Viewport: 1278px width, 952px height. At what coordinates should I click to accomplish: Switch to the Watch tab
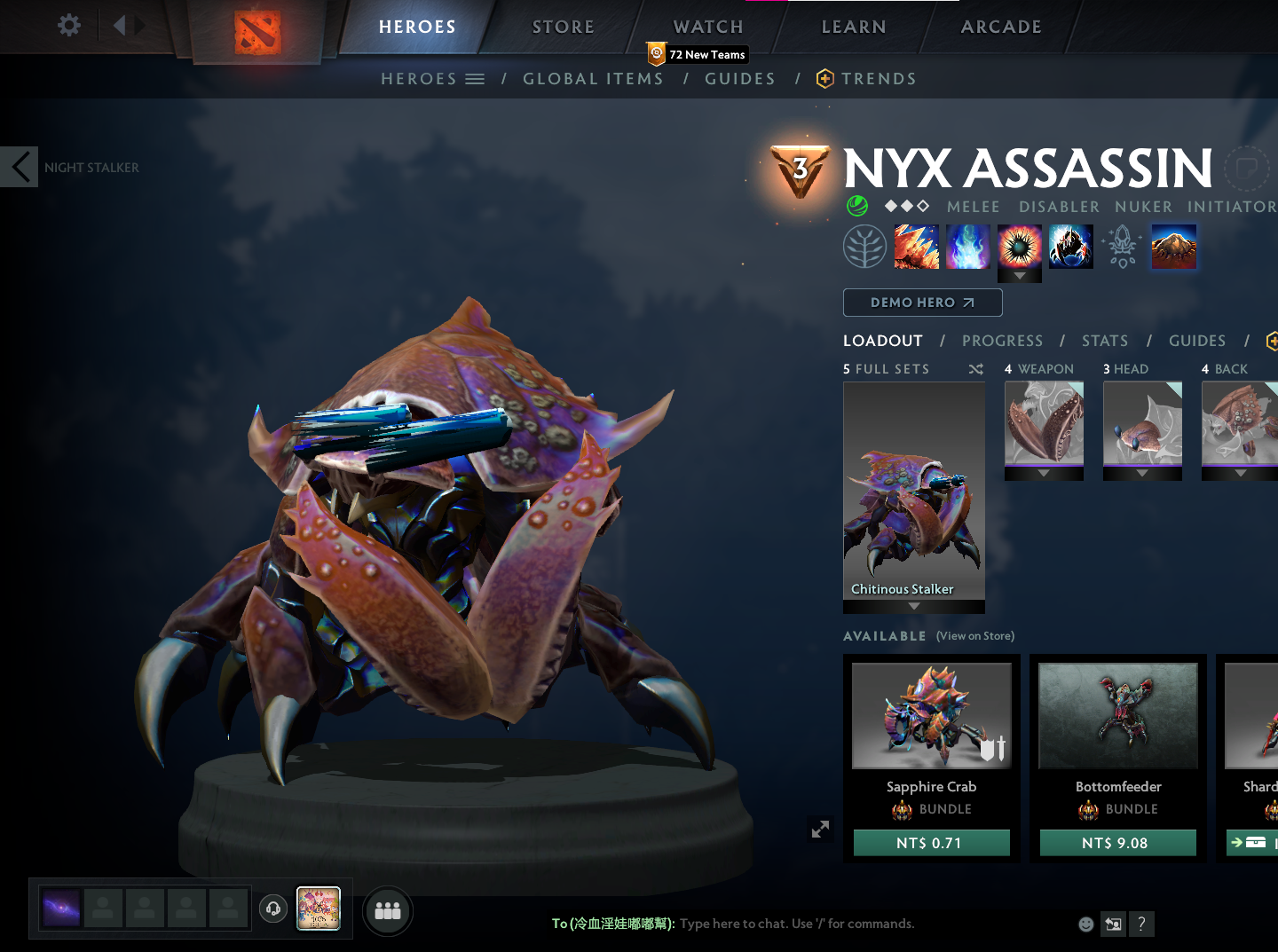pos(707,26)
